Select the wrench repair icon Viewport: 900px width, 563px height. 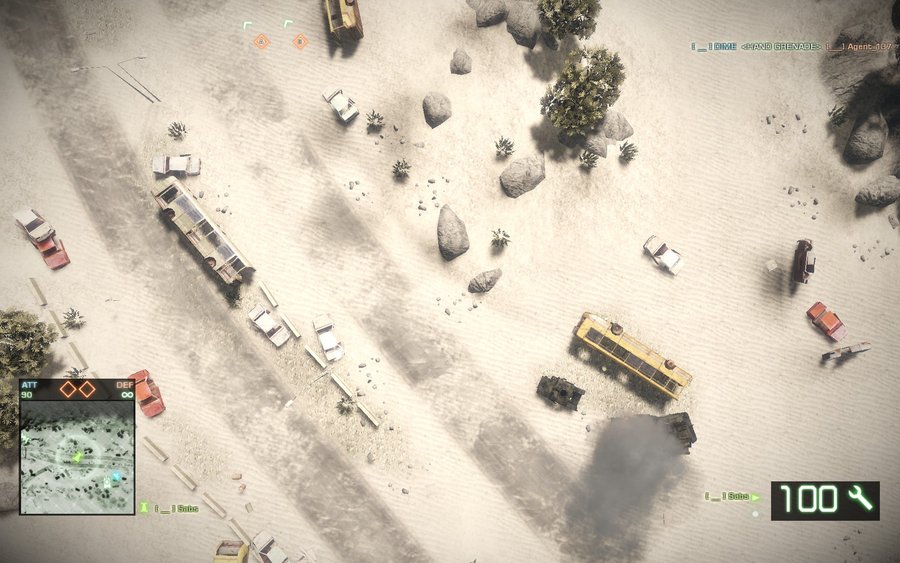pyautogui.click(x=859, y=499)
